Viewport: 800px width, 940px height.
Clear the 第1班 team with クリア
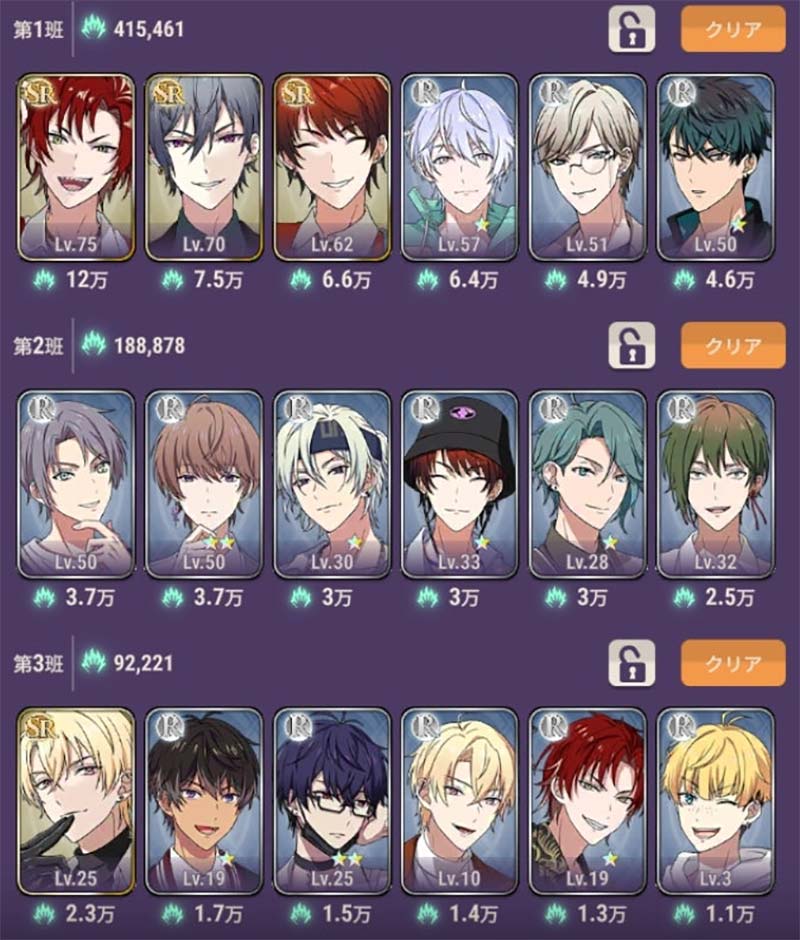click(x=733, y=29)
